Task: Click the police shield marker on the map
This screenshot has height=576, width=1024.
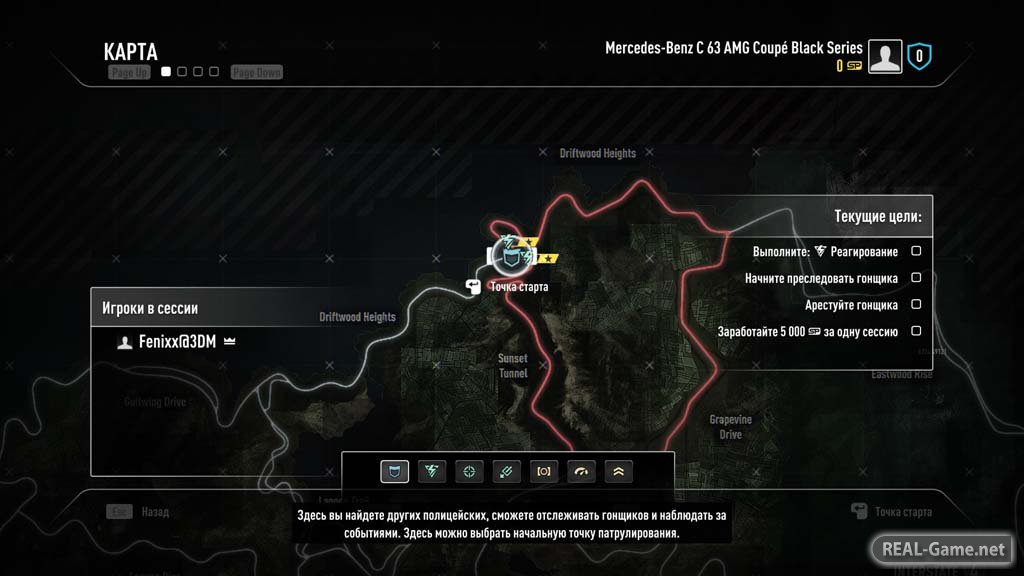Action: point(513,259)
